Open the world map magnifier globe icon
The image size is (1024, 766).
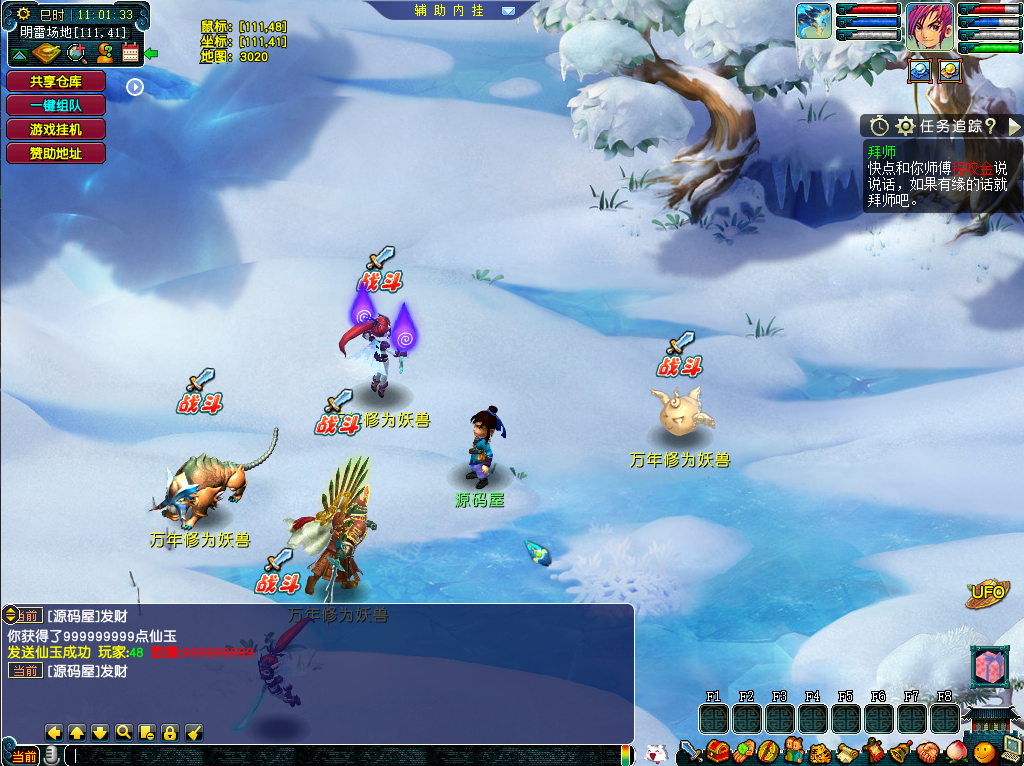tap(75, 53)
